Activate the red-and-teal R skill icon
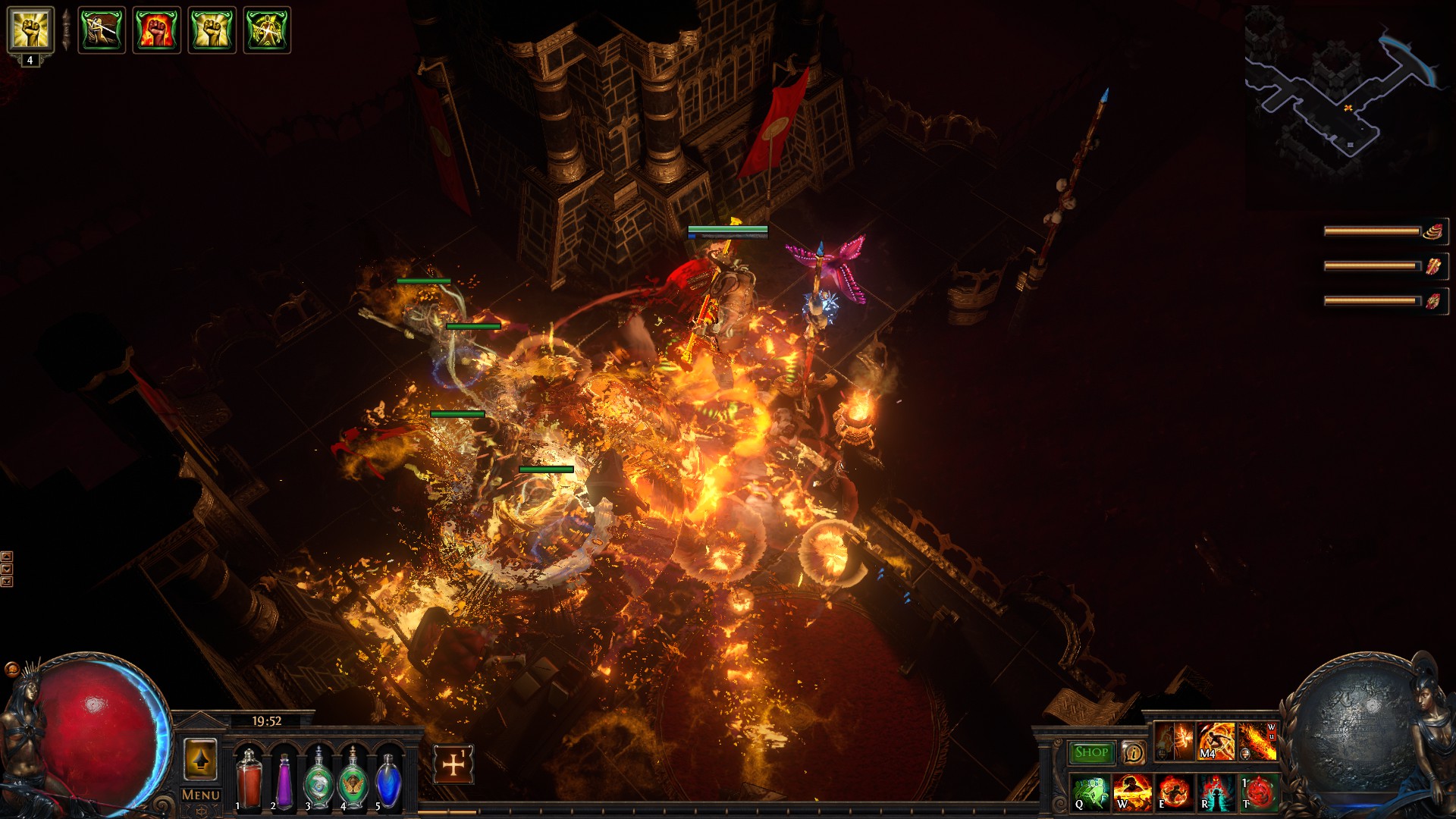The height and width of the screenshot is (819, 1456). coord(1216,792)
